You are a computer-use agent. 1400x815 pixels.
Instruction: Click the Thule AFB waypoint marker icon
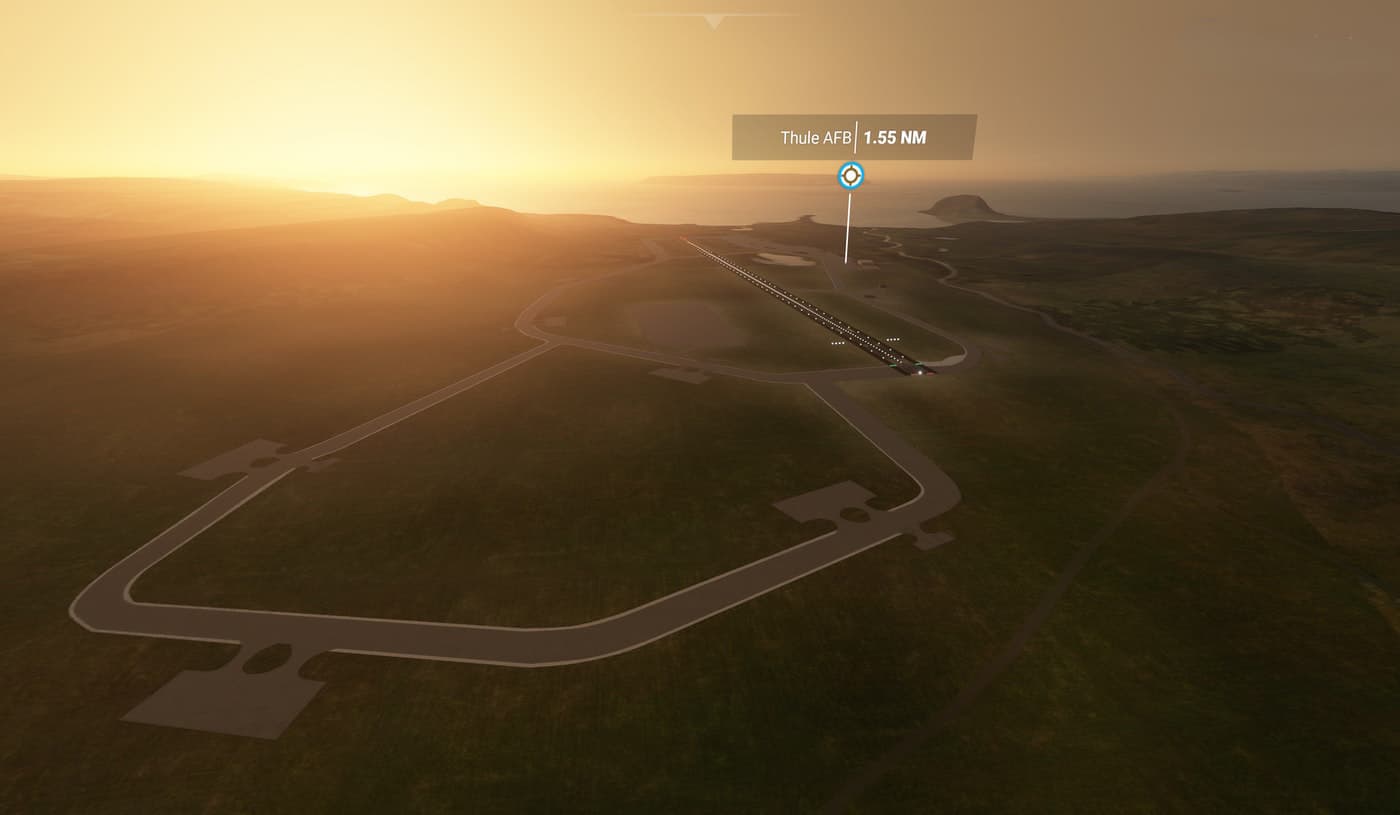pos(850,176)
